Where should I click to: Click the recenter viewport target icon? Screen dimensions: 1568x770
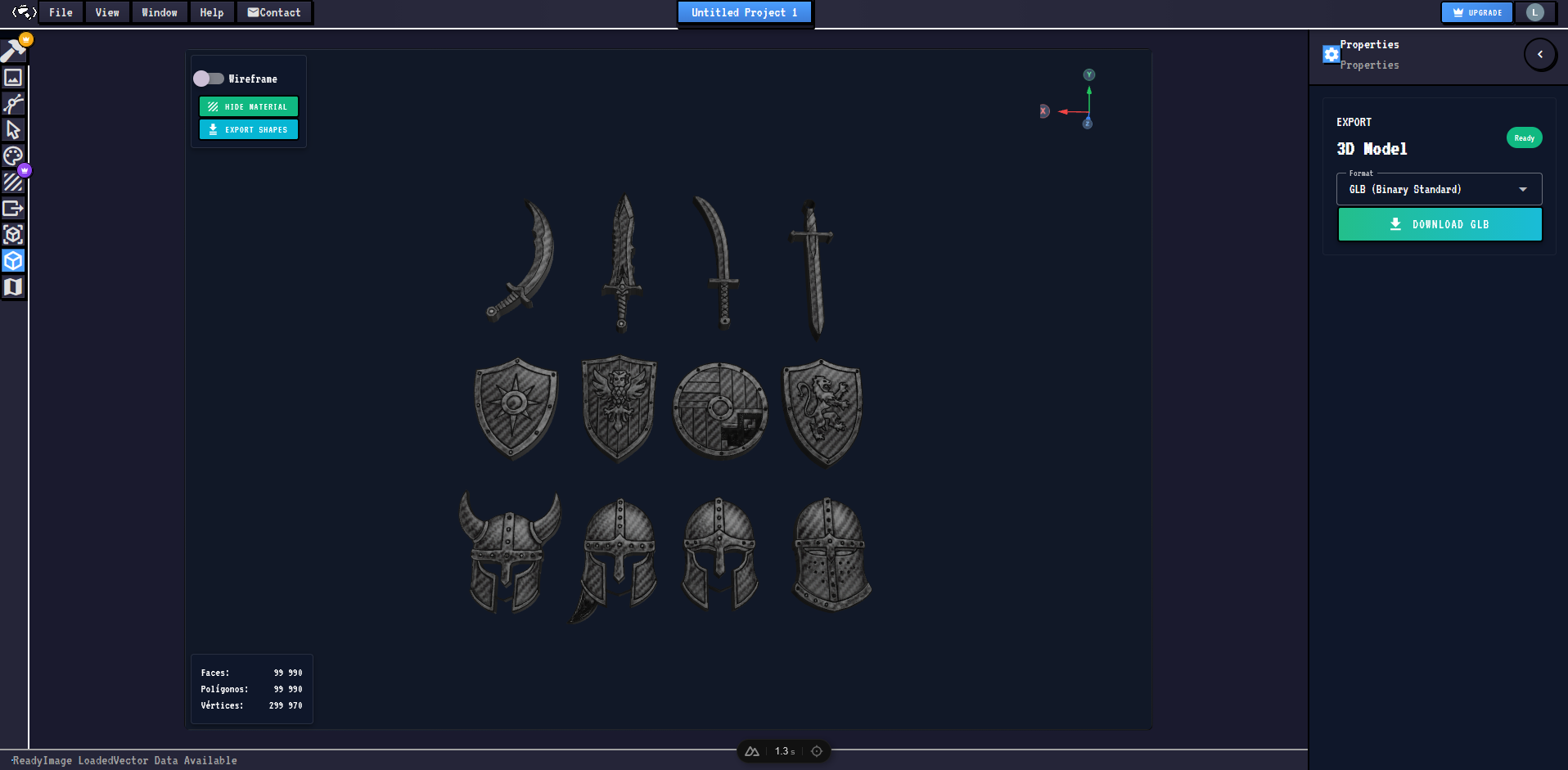(815, 750)
